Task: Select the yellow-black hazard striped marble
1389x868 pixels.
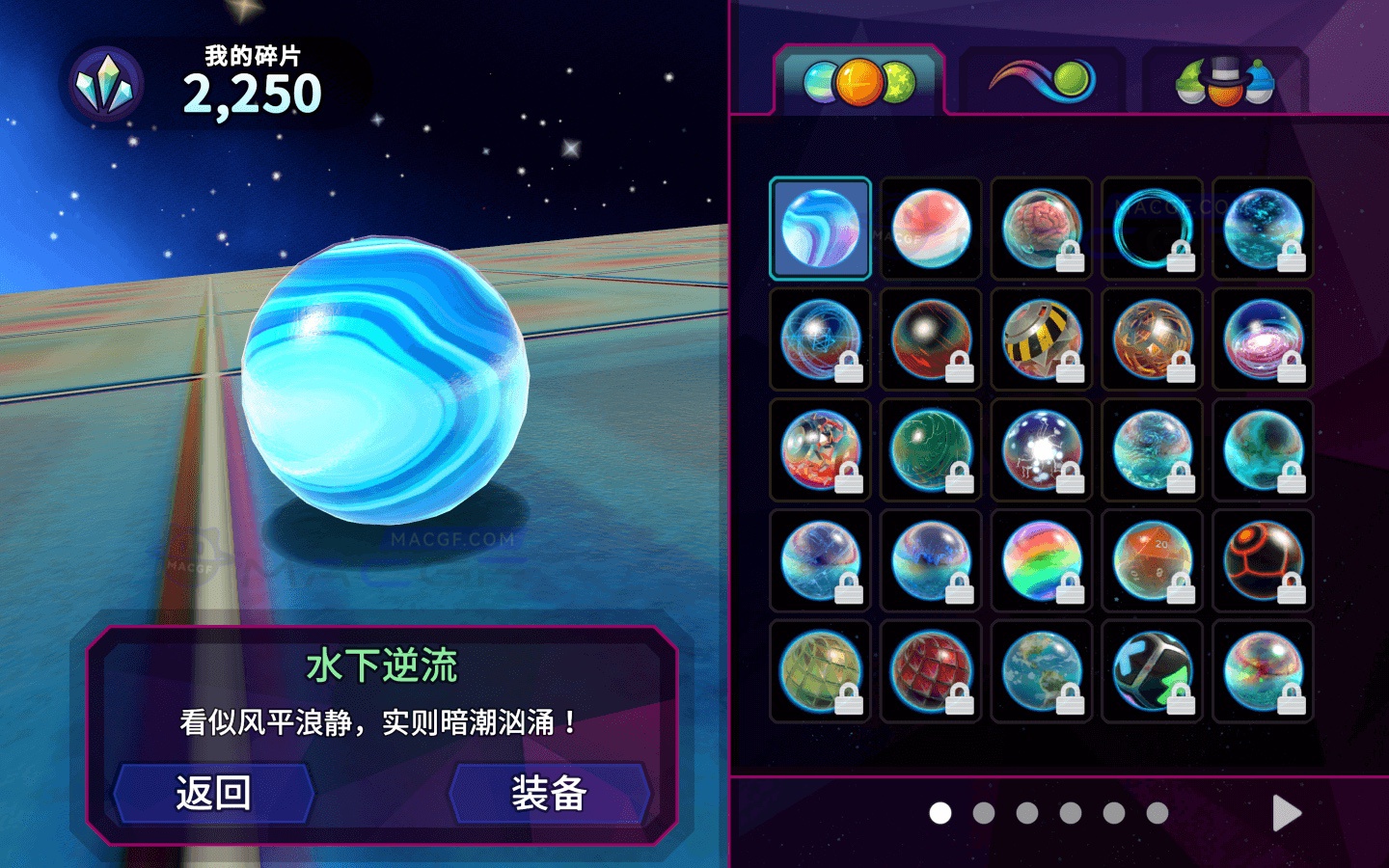Action: point(1041,339)
